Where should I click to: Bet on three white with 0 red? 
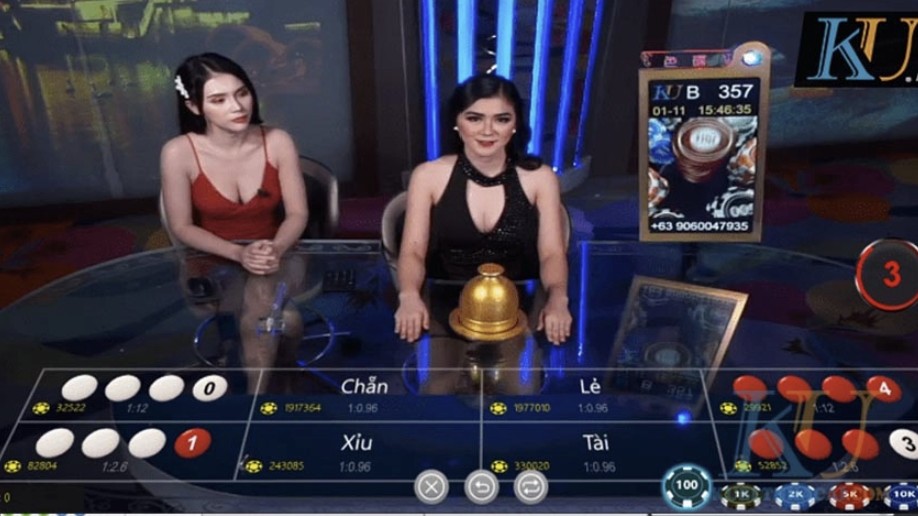140,393
